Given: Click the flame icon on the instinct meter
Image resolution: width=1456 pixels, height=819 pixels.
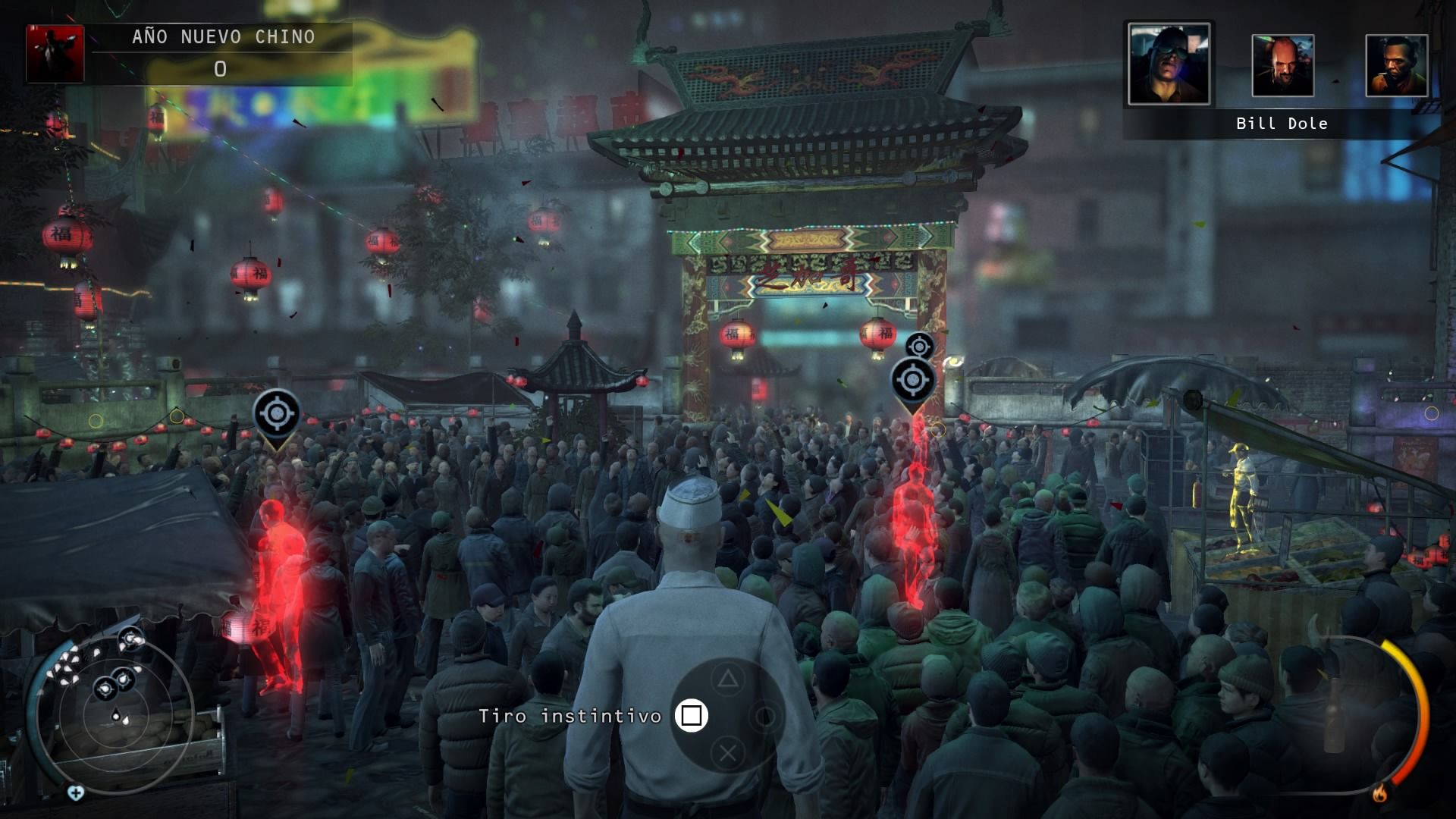Looking at the screenshot, I should pos(1380,793).
